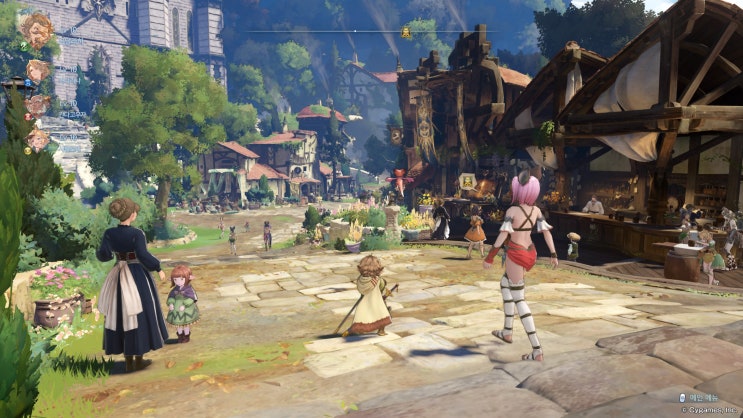Select the party member portrait with yellow orb
This screenshot has height=418, width=743.
click(x=38, y=140)
